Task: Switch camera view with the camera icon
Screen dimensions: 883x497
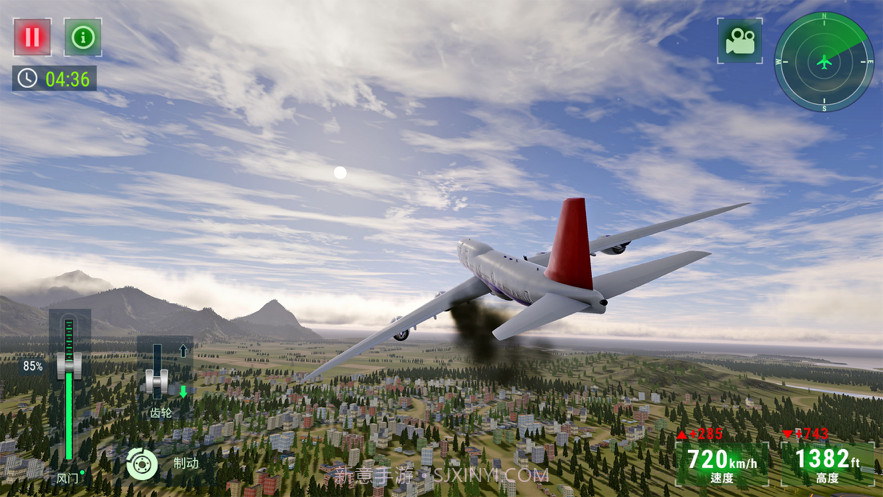Action: click(739, 41)
